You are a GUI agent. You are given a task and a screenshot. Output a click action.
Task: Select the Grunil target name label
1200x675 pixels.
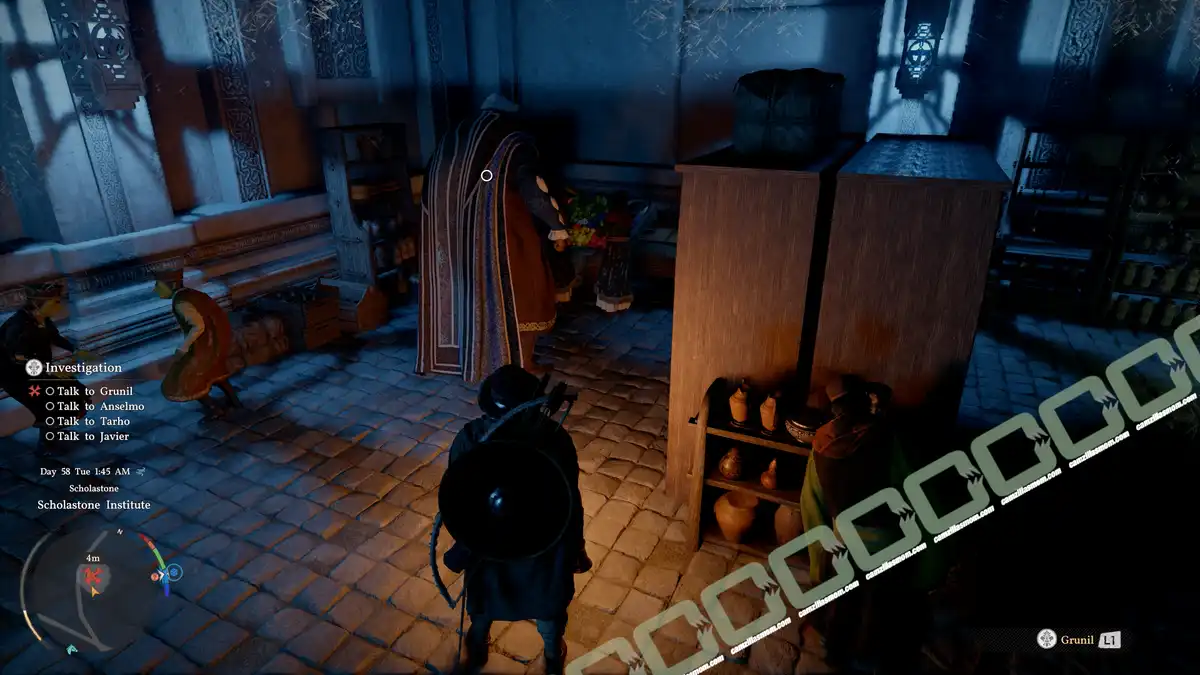coord(1075,639)
